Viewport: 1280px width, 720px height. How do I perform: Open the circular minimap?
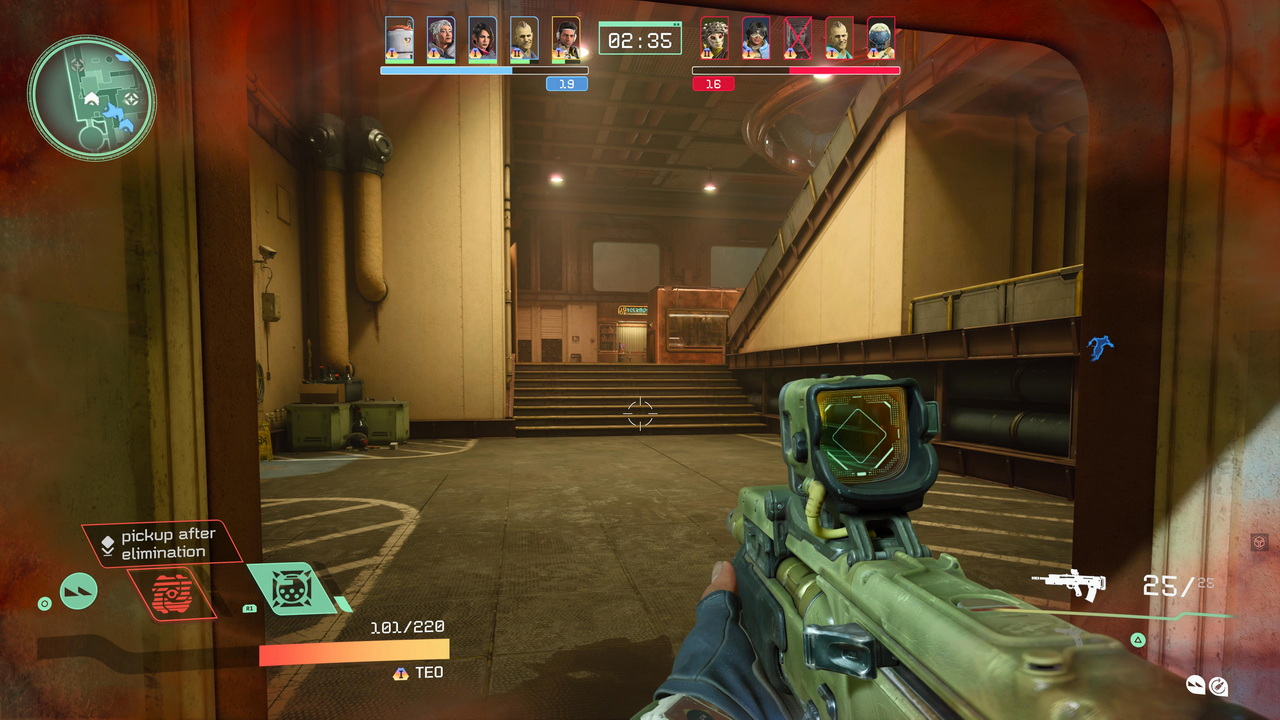coord(91,97)
